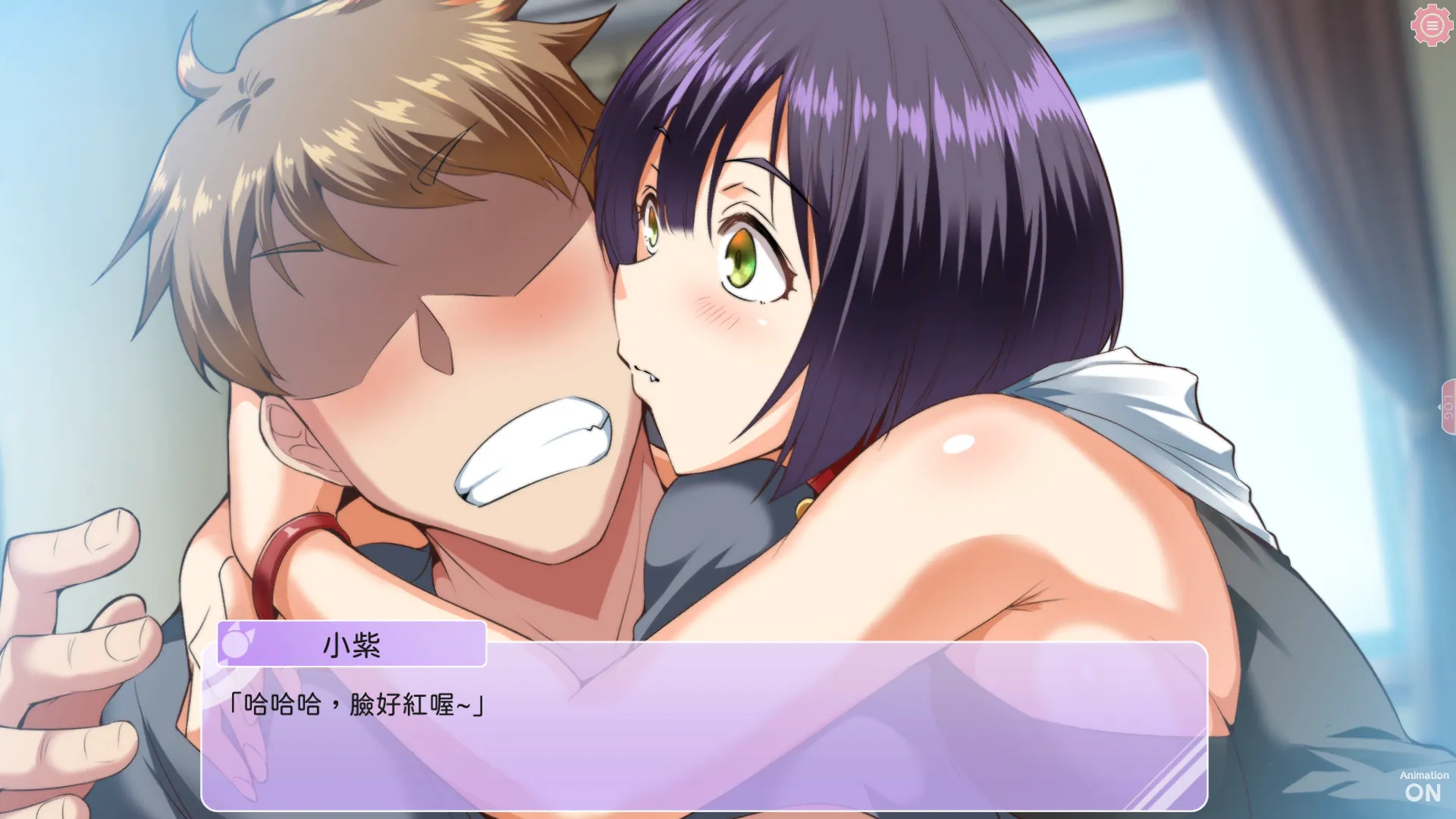Viewport: 1456px width, 819px height.
Task: Open the gear menu icon
Action: tap(1431, 26)
